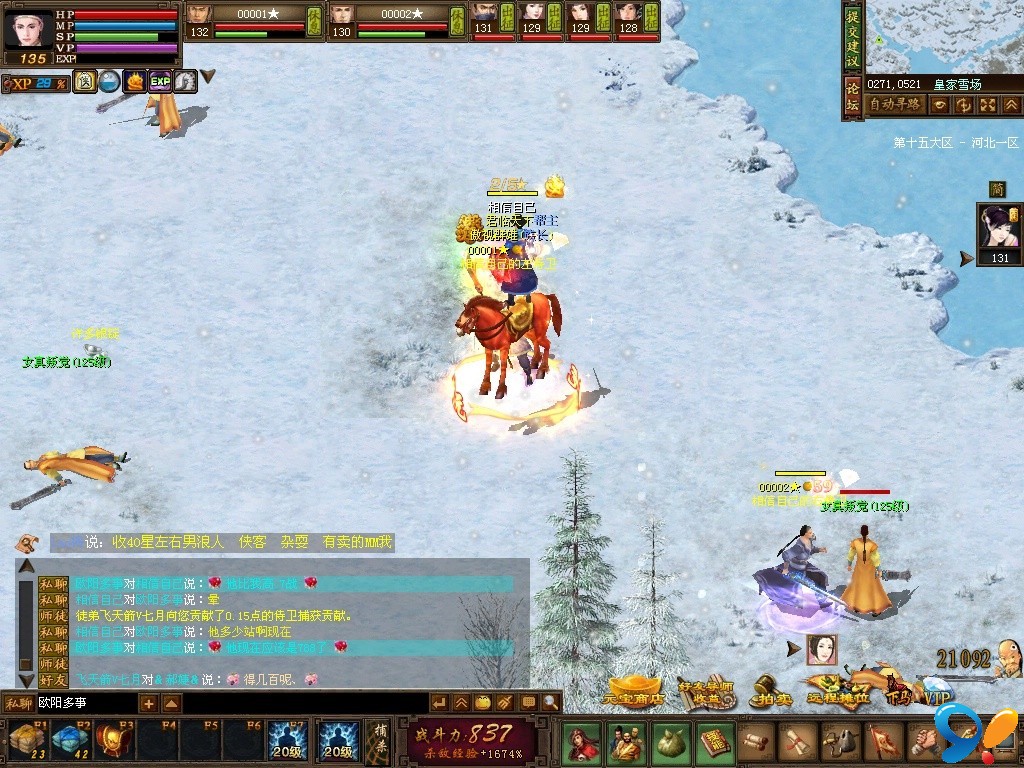Open the bag inventory sack icon
The width and height of the screenshot is (1024, 768).
669,743
